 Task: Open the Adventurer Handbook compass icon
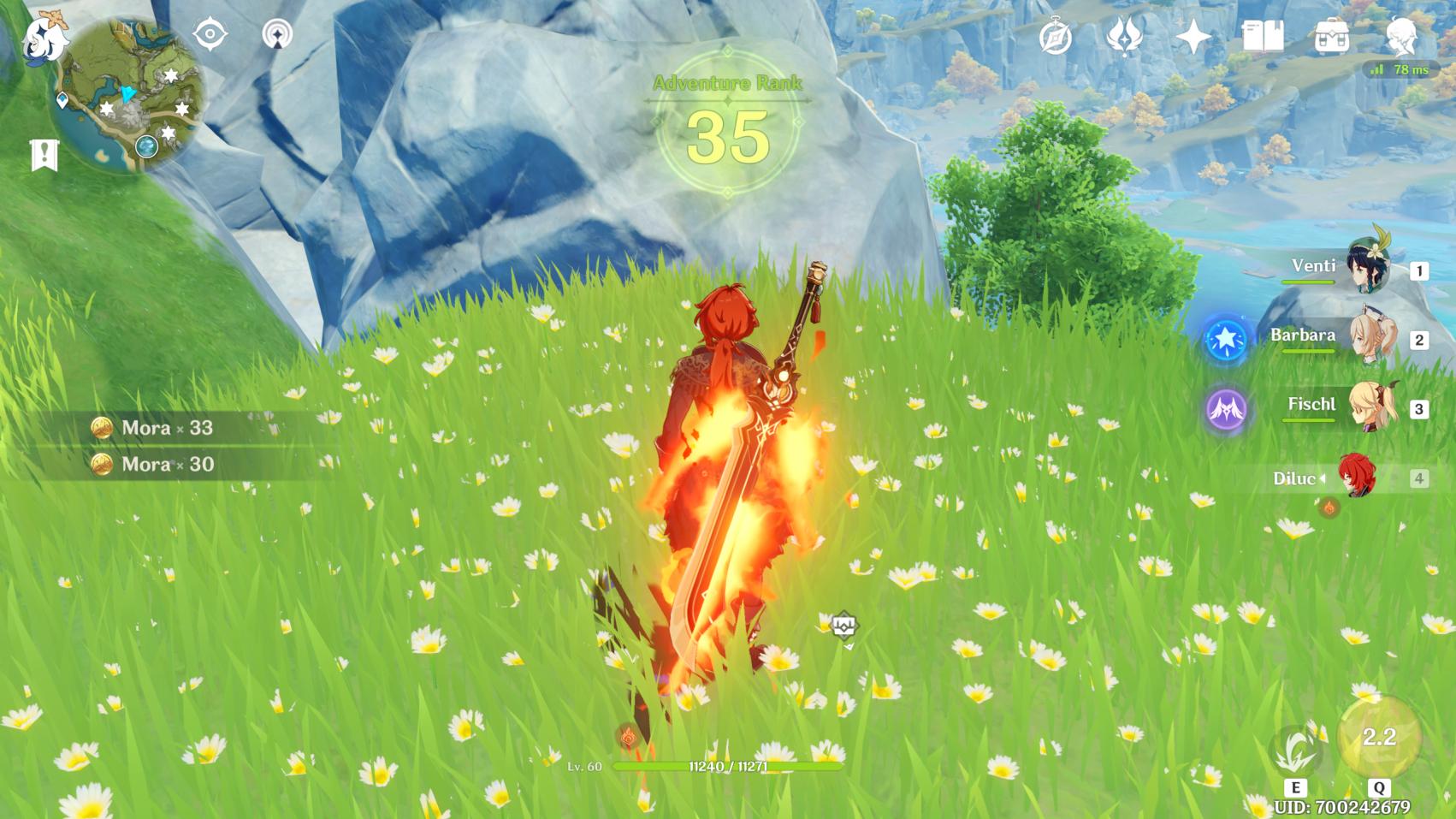(x=1056, y=38)
